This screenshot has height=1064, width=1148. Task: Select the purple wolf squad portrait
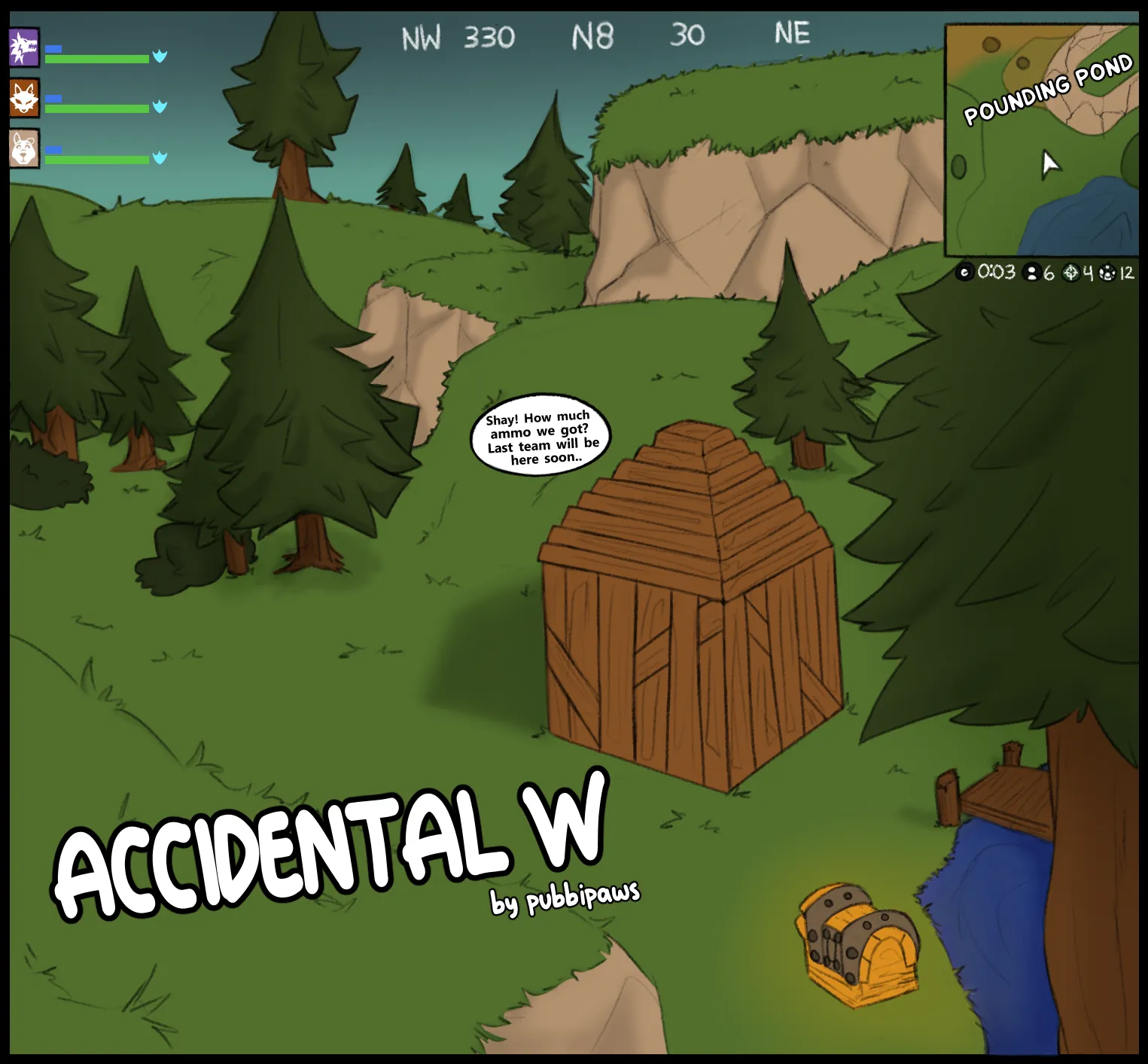[24, 48]
